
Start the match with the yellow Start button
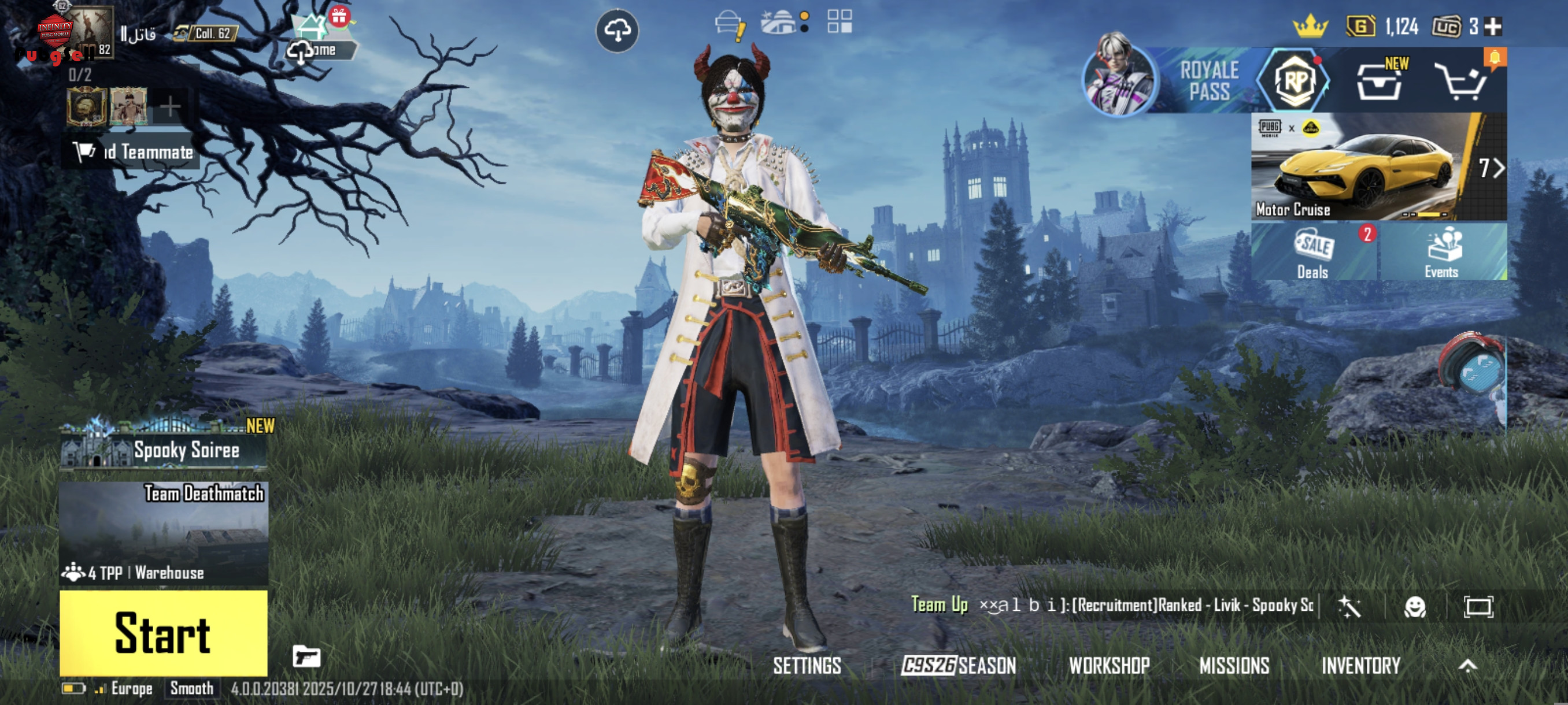163,633
